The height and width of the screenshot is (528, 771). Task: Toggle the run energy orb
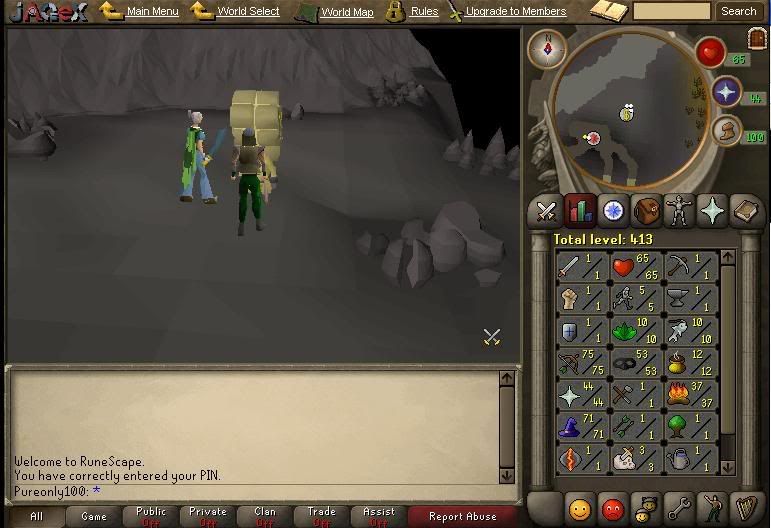click(x=727, y=130)
